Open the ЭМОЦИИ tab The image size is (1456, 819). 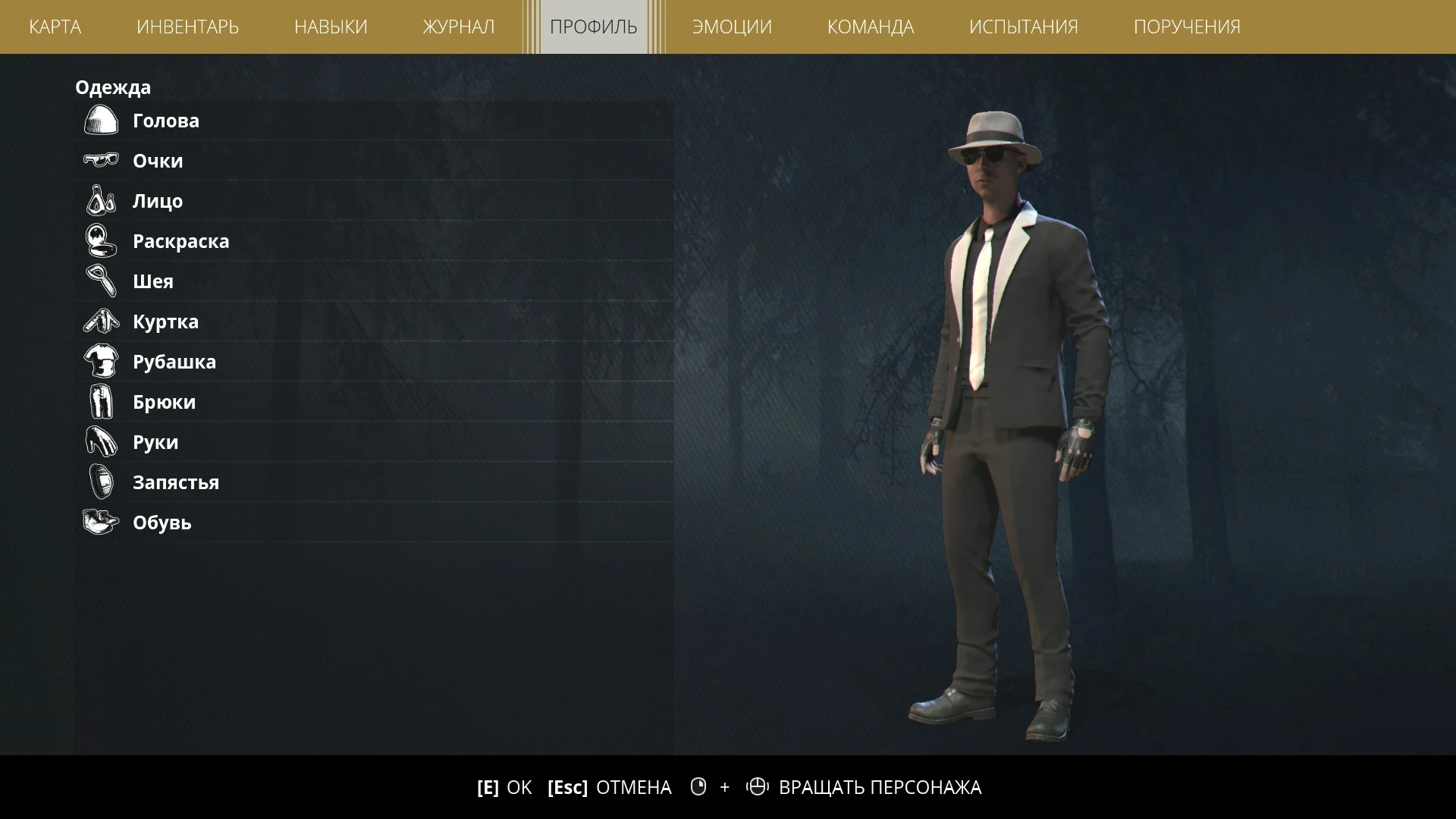(731, 27)
